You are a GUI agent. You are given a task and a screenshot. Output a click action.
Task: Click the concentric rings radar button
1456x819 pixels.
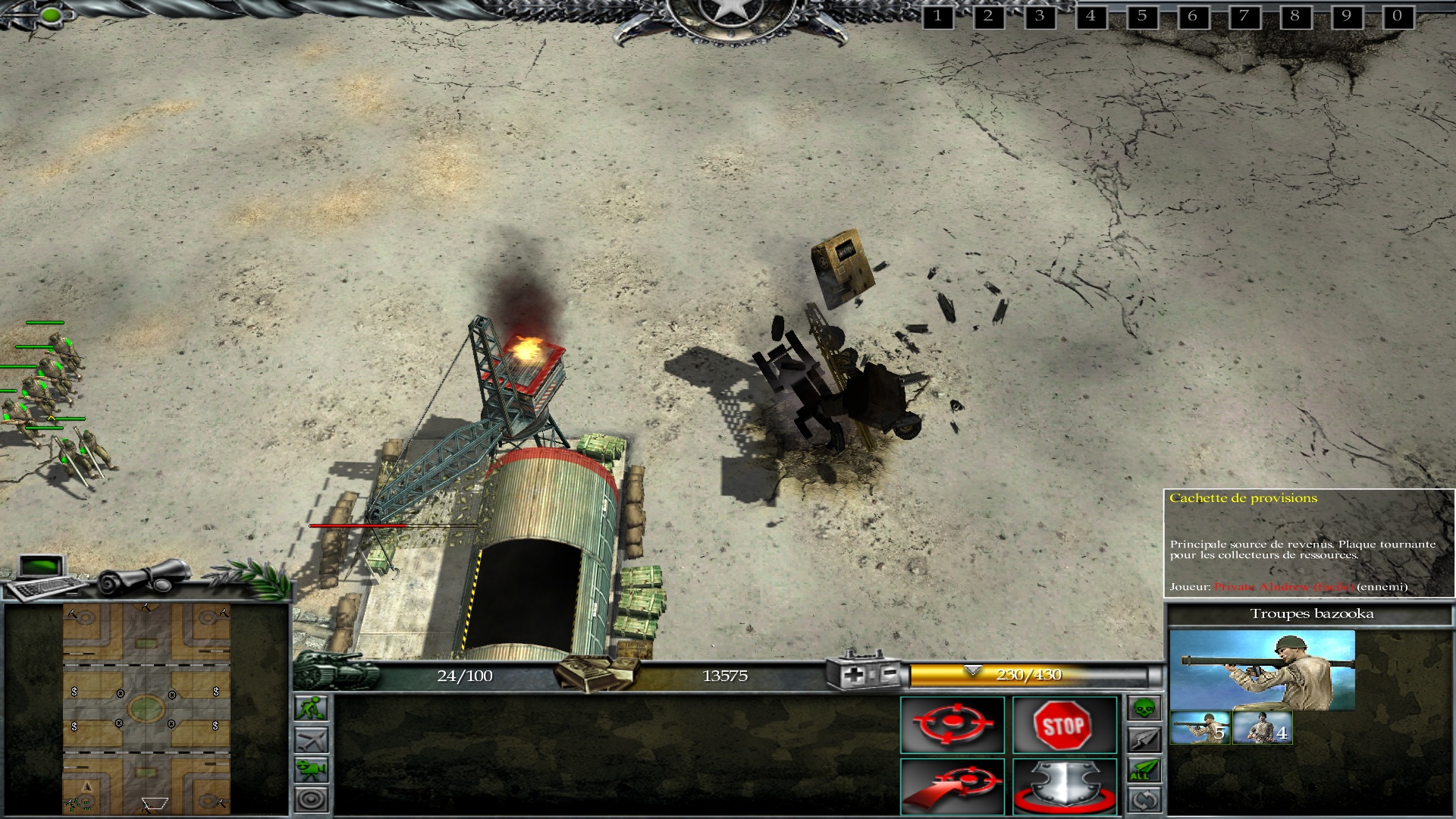click(312, 799)
